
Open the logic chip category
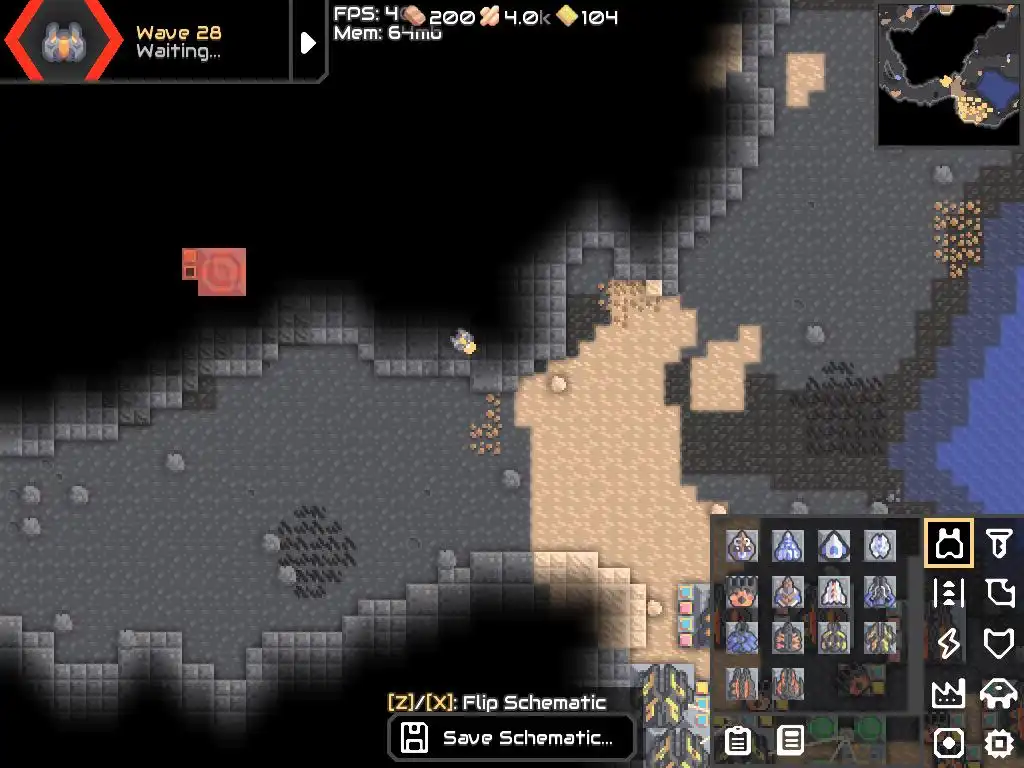click(x=998, y=743)
